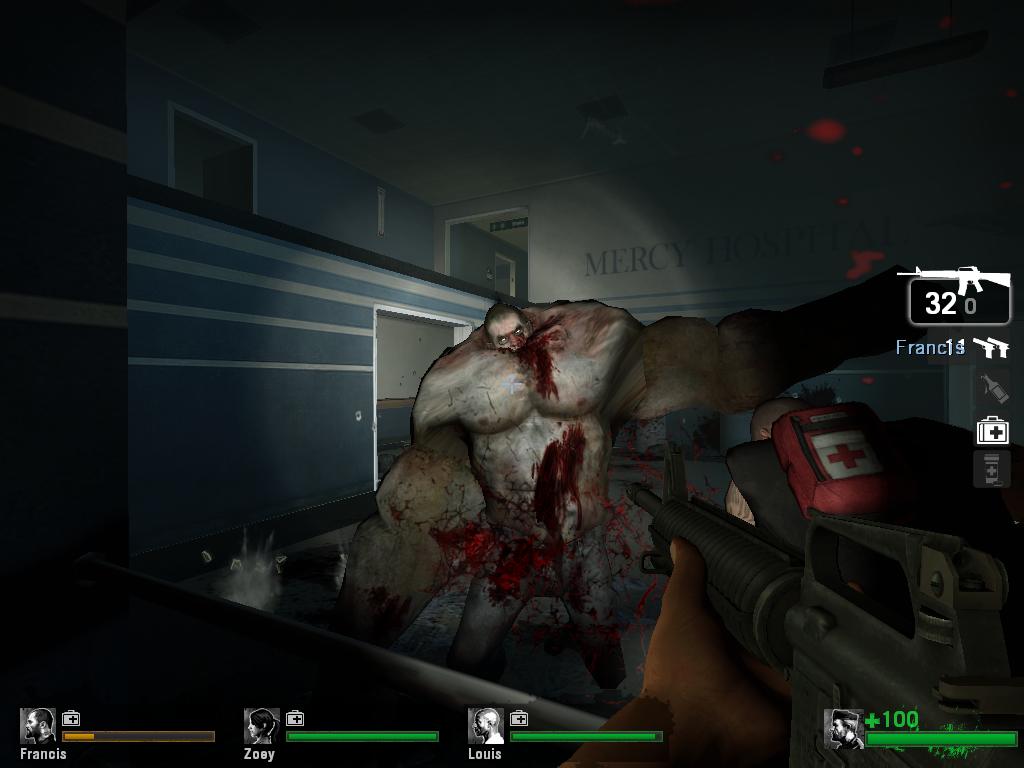
Task: Click your own survivor portrait
Action: pos(844,729)
